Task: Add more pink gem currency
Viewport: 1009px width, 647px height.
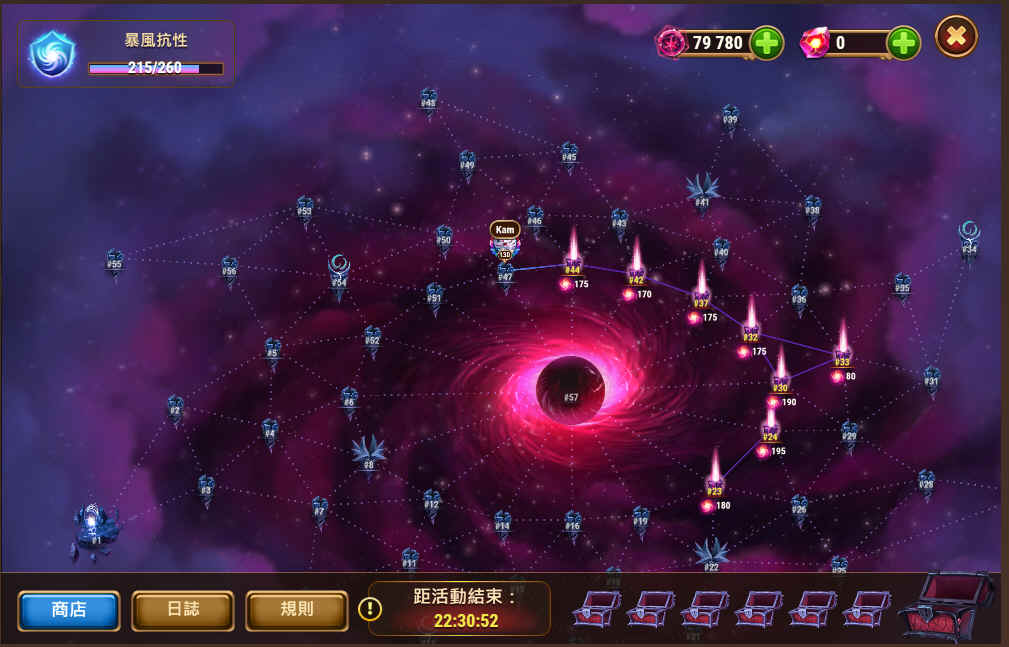Action: (x=903, y=43)
